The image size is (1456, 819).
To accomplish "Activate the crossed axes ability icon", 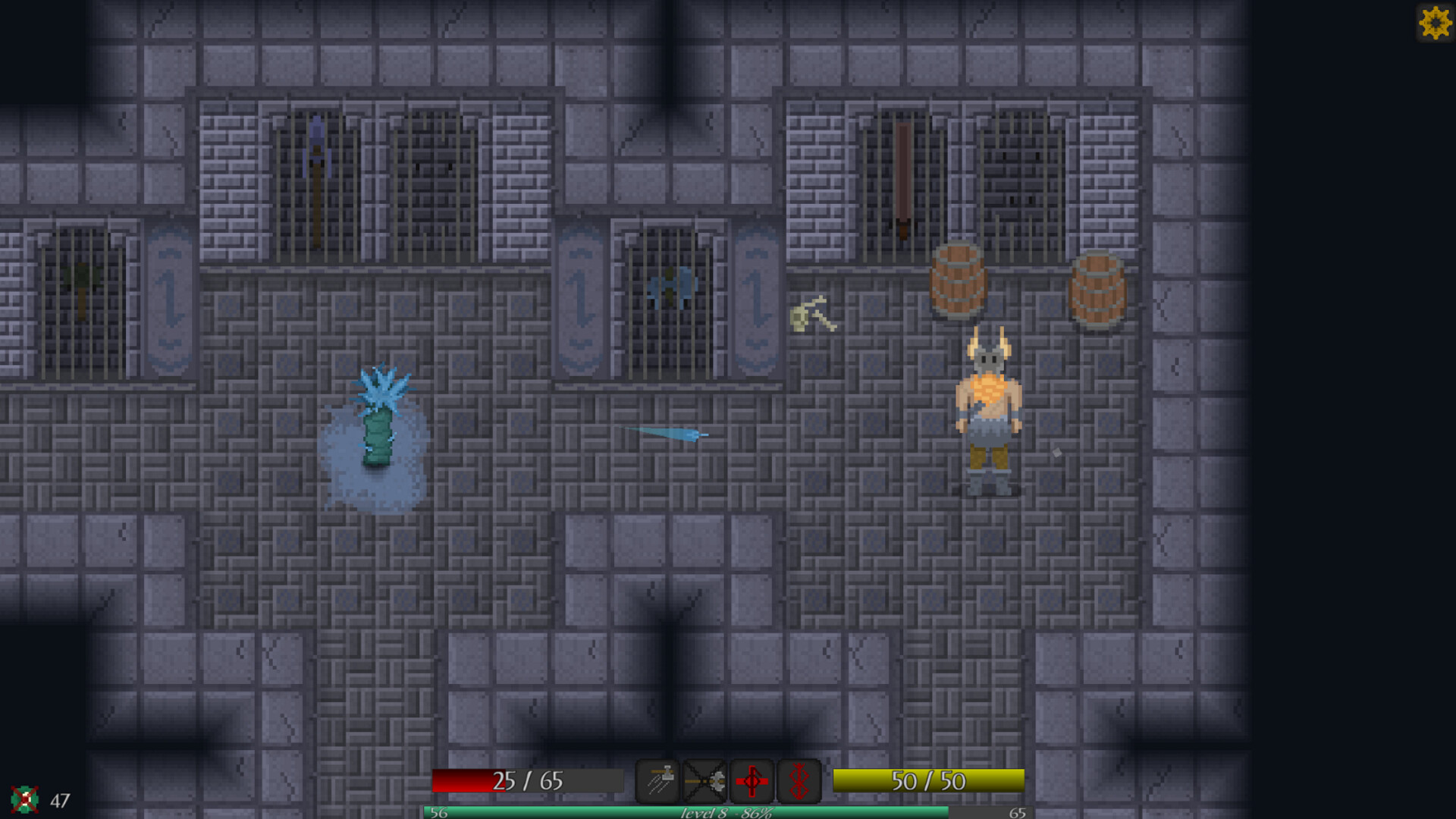I will (x=705, y=780).
